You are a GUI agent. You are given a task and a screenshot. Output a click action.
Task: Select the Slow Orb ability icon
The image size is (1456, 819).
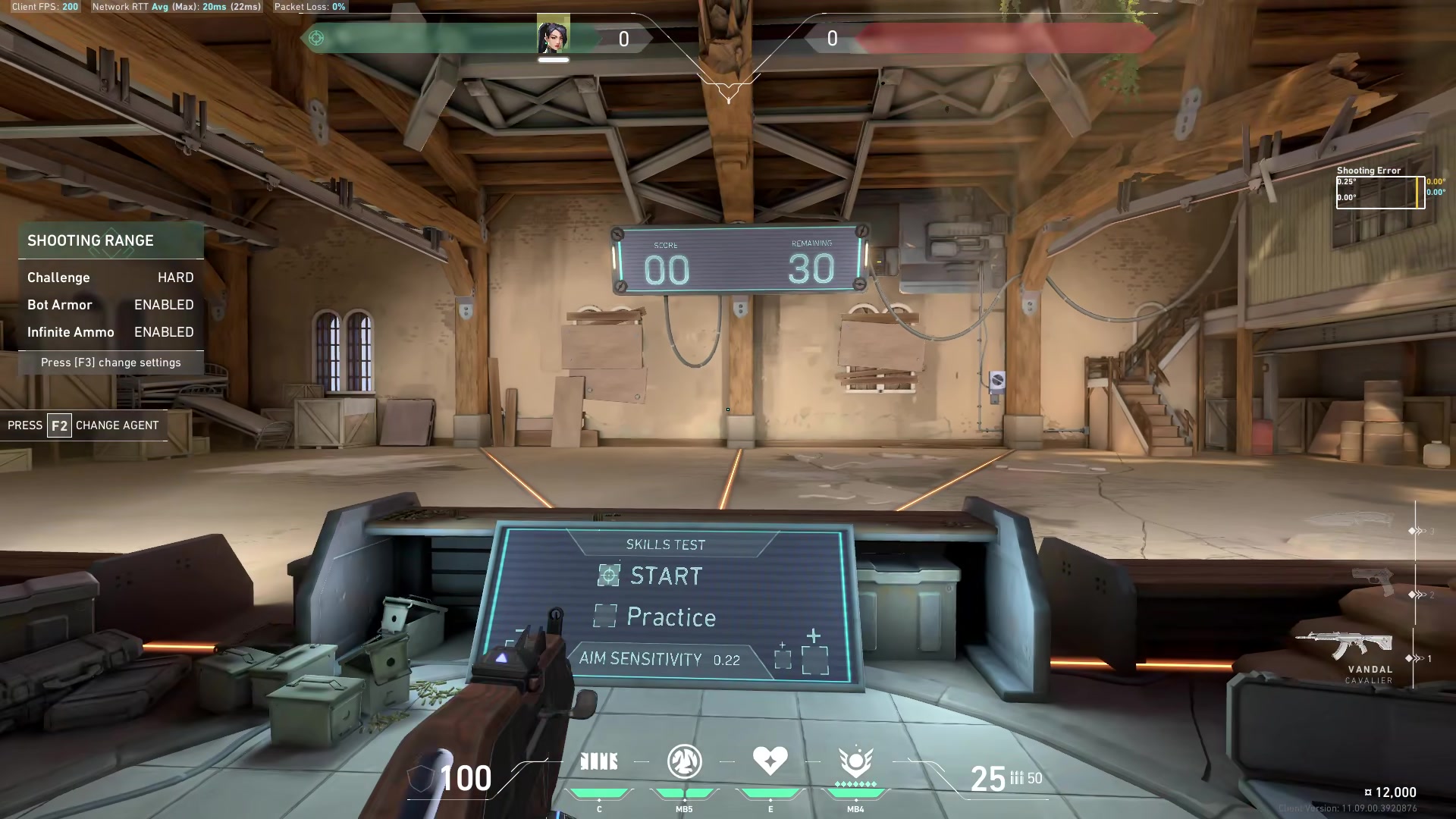tap(684, 761)
